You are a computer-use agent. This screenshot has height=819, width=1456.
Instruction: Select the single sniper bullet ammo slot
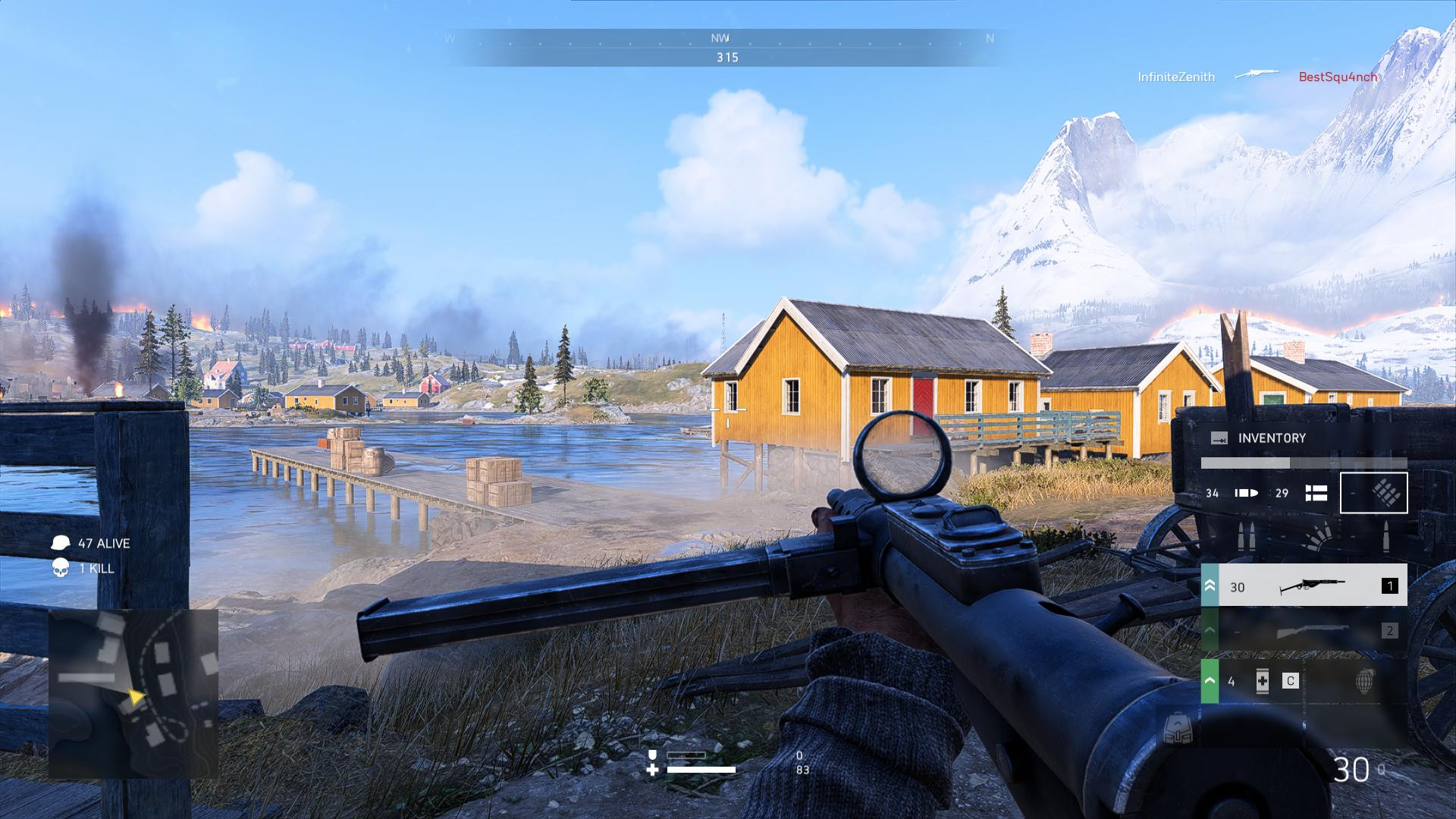(1385, 536)
